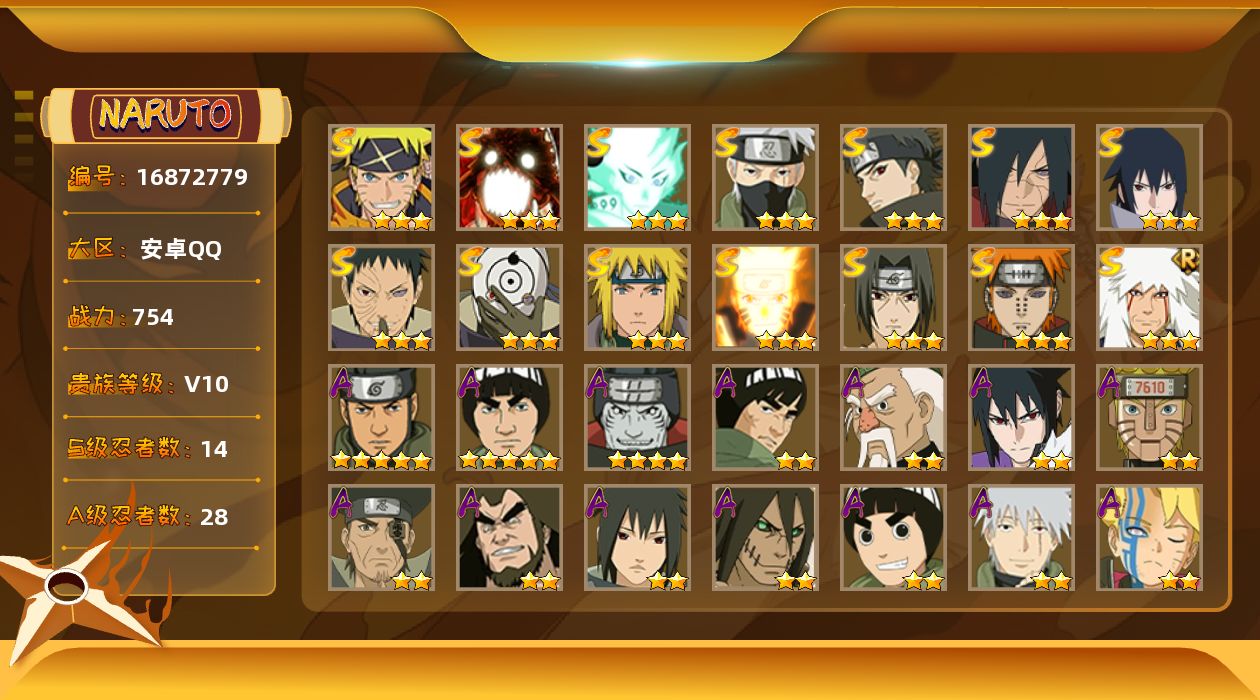Image resolution: width=1260 pixels, height=700 pixels.
Task: Choose the brown-bearded A-rank ninja portrait
Action: coord(509,537)
